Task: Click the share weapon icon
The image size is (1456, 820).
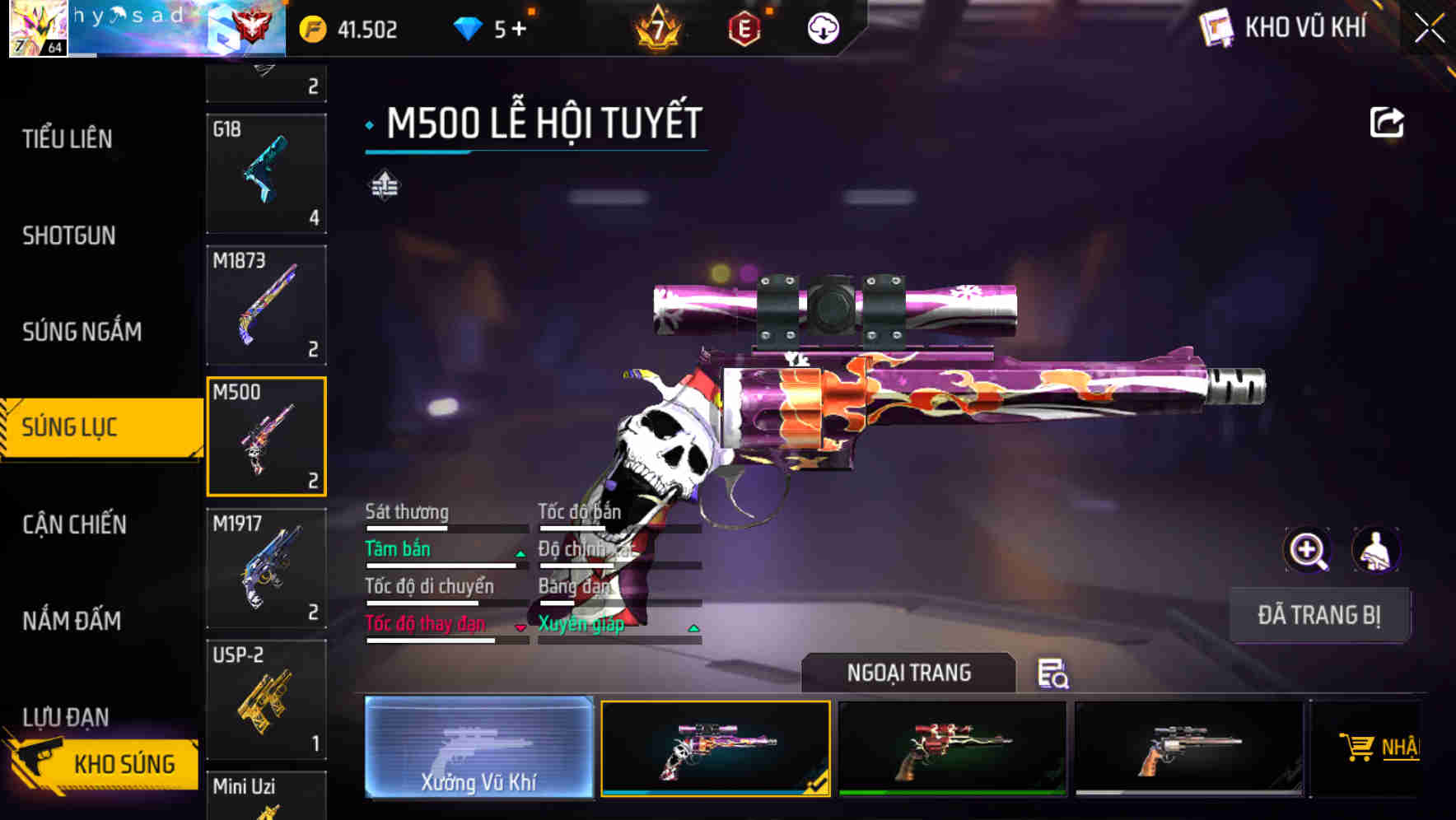Action: (x=1388, y=122)
